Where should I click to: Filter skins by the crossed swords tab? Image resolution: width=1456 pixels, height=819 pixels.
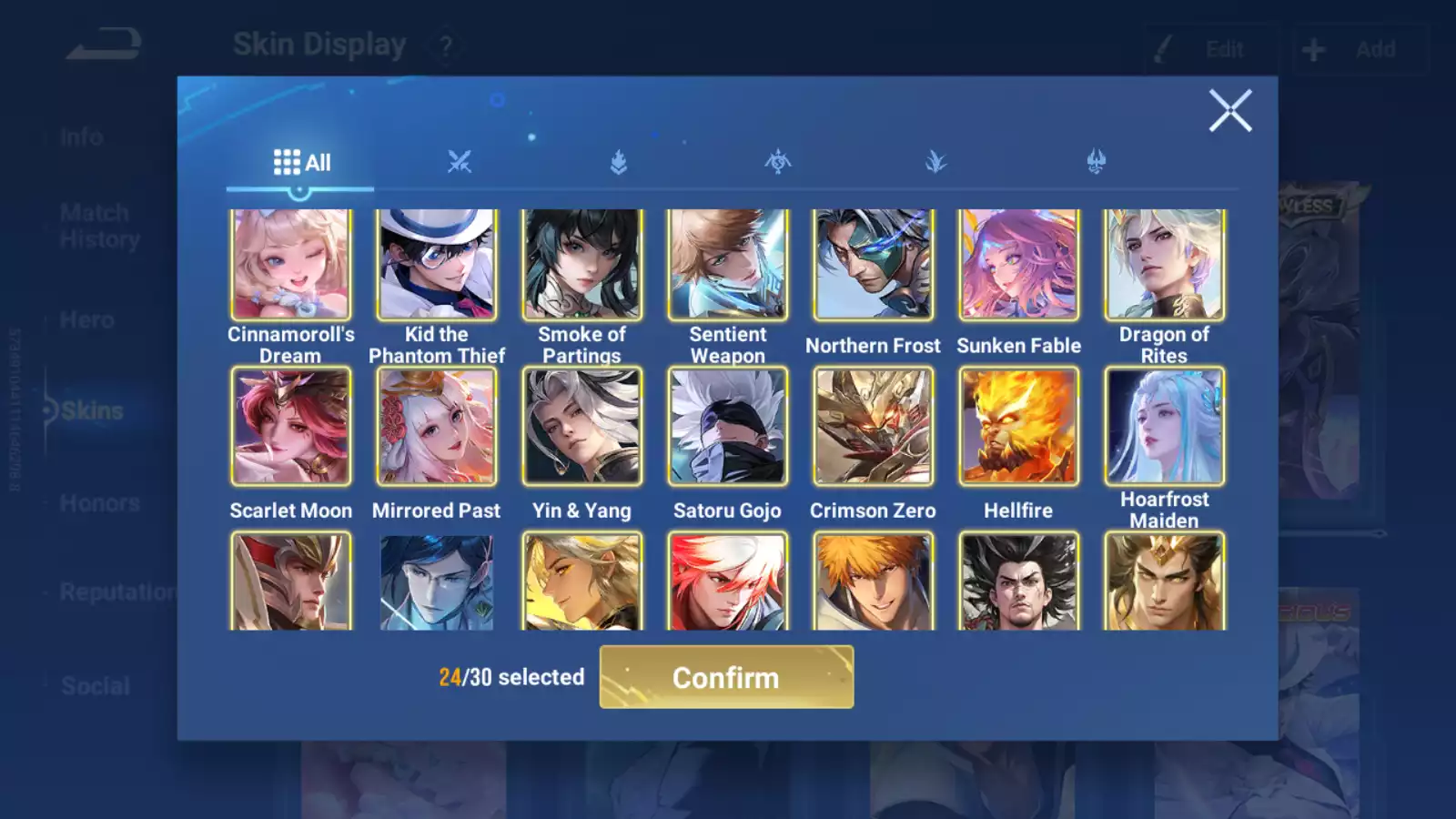click(x=460, y=163)
